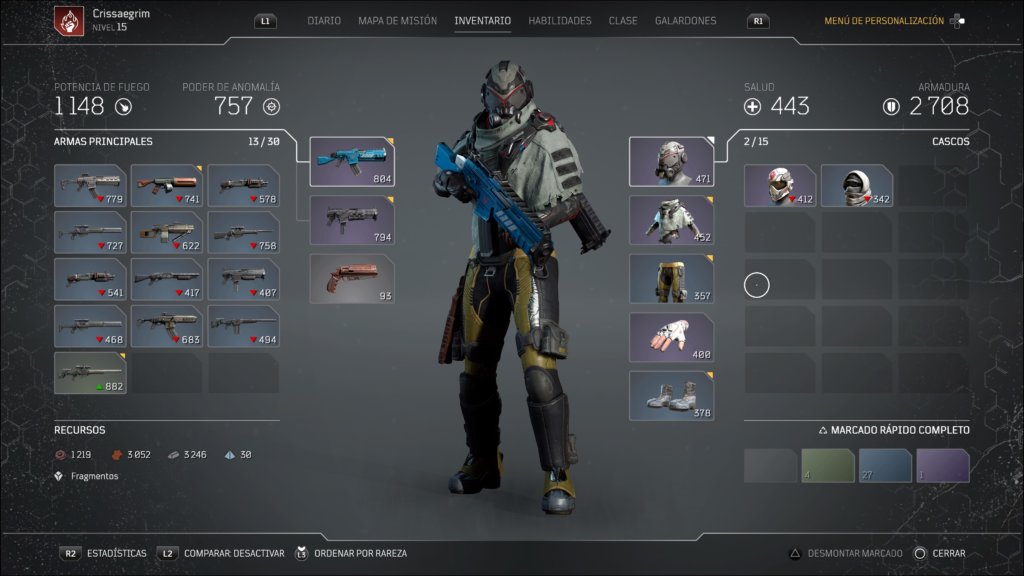Select the white and red helmet rated 412
1024x576 pixels.
click(780, 186)
